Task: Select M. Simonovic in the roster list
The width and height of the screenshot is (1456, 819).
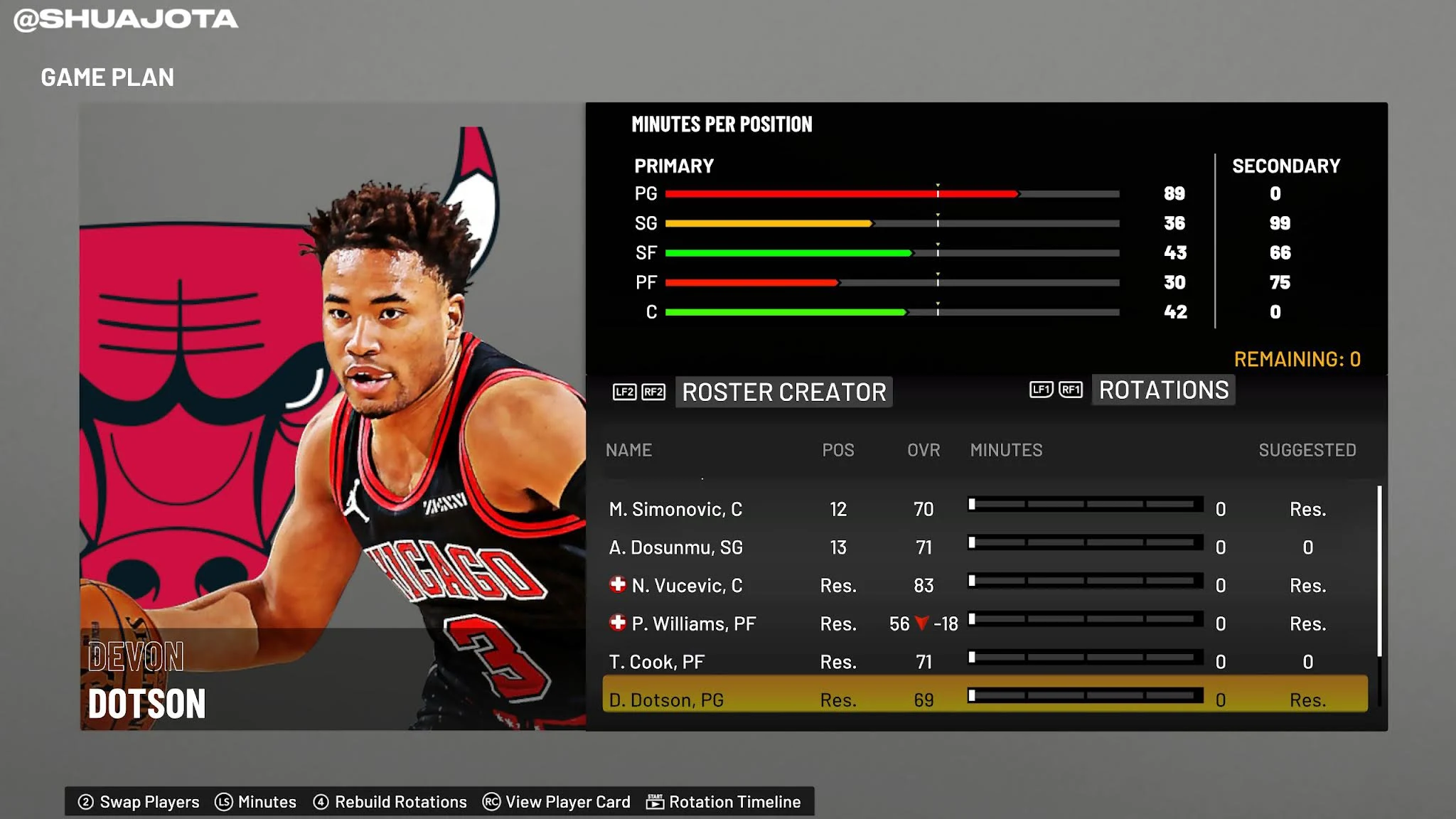Action: pyautogui.click(x=675, y=509)
